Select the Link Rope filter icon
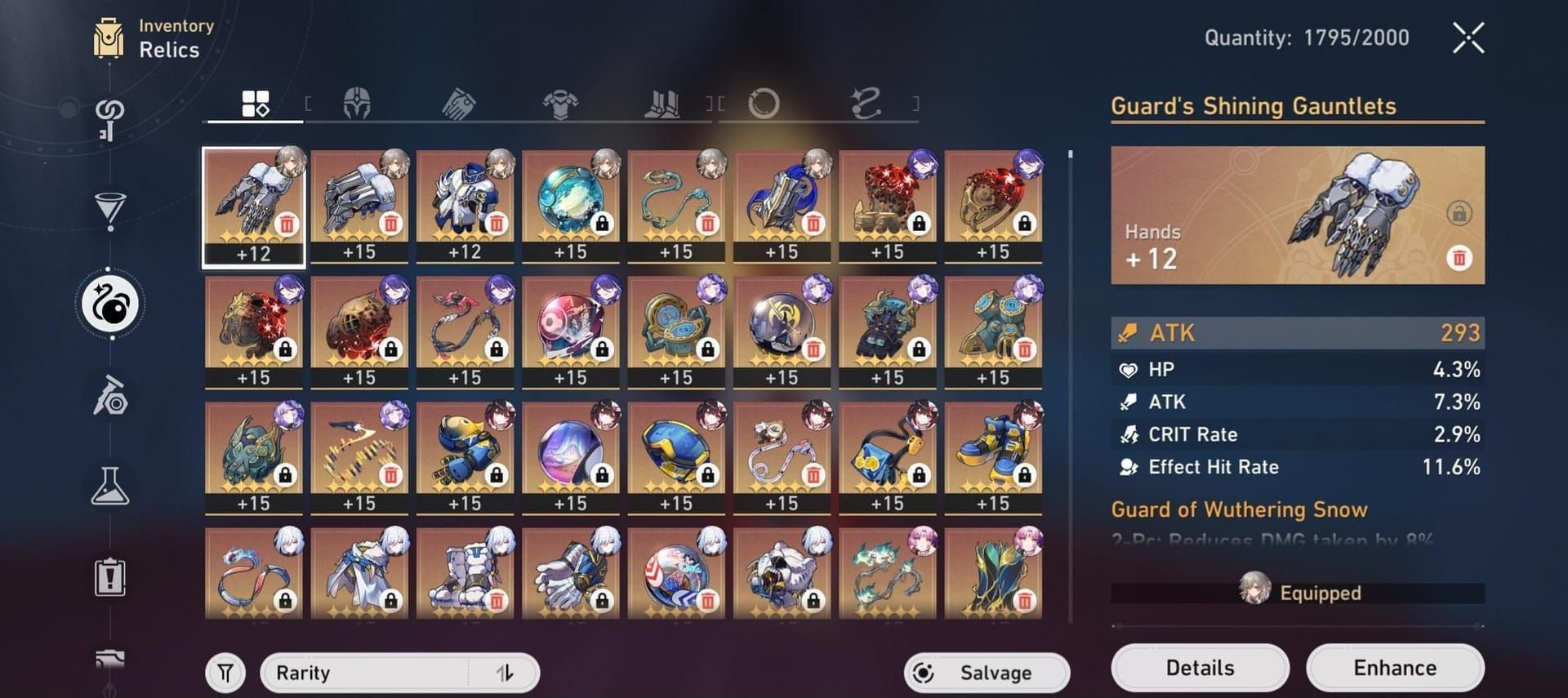Image resolution: width=1568 pixels, height=698 pixels. tap(866, 104)
